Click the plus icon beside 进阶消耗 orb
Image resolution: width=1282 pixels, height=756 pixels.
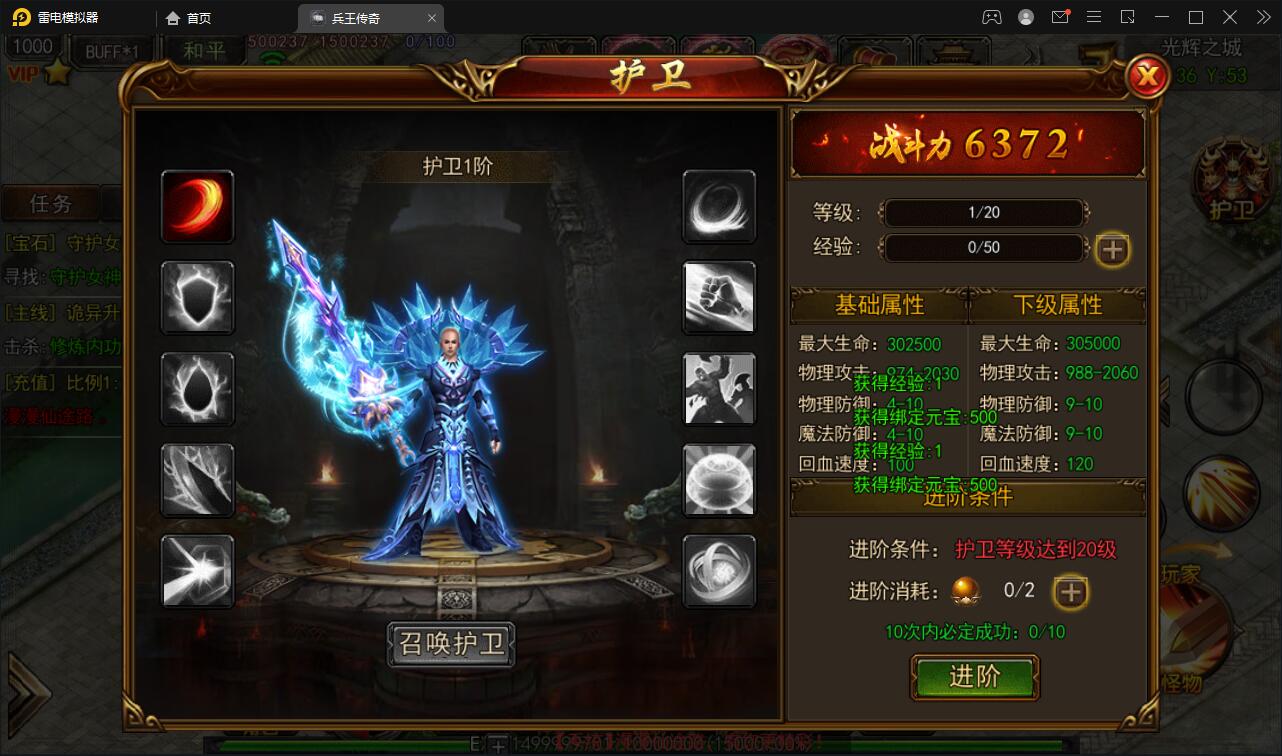1070,592
